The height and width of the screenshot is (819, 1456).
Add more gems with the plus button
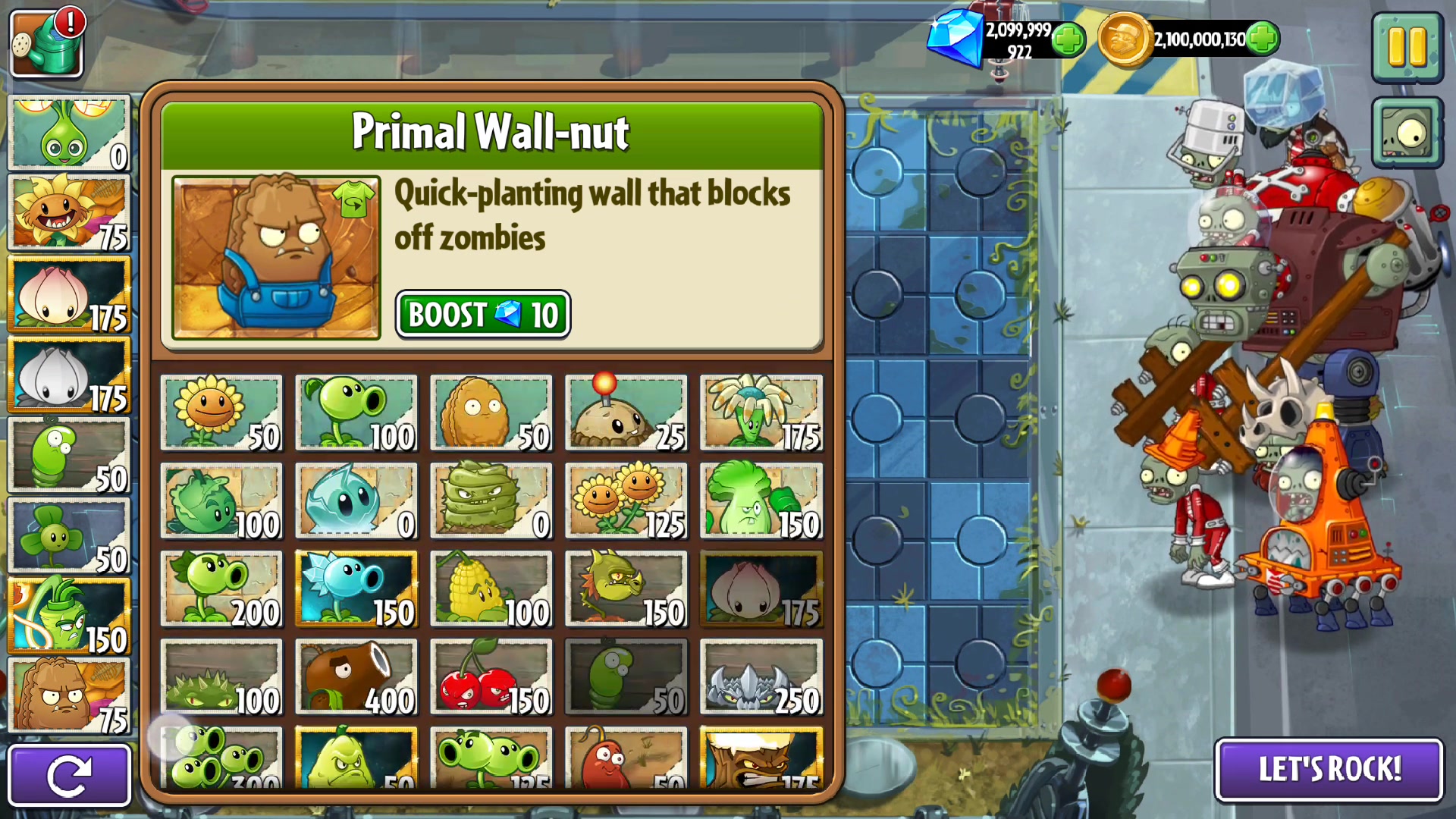(x=1068, y=39)
